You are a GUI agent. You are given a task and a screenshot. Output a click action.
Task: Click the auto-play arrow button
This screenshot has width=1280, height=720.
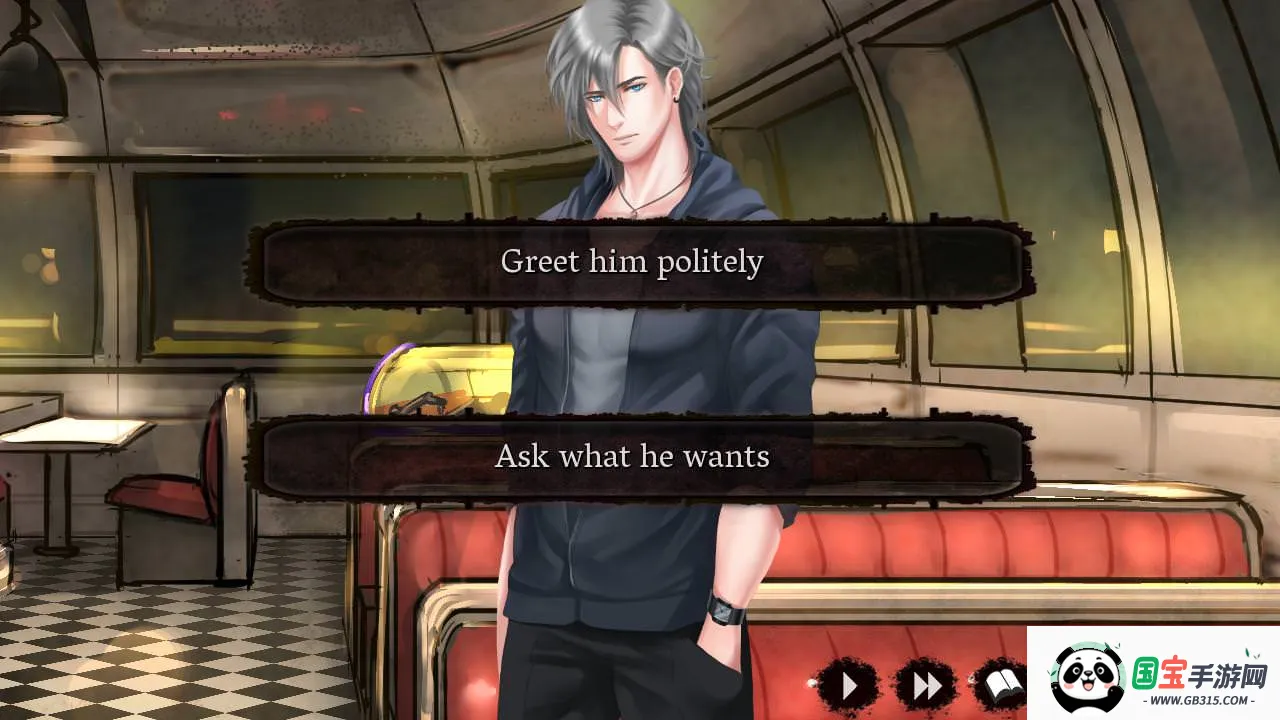(x=851, y=686)
